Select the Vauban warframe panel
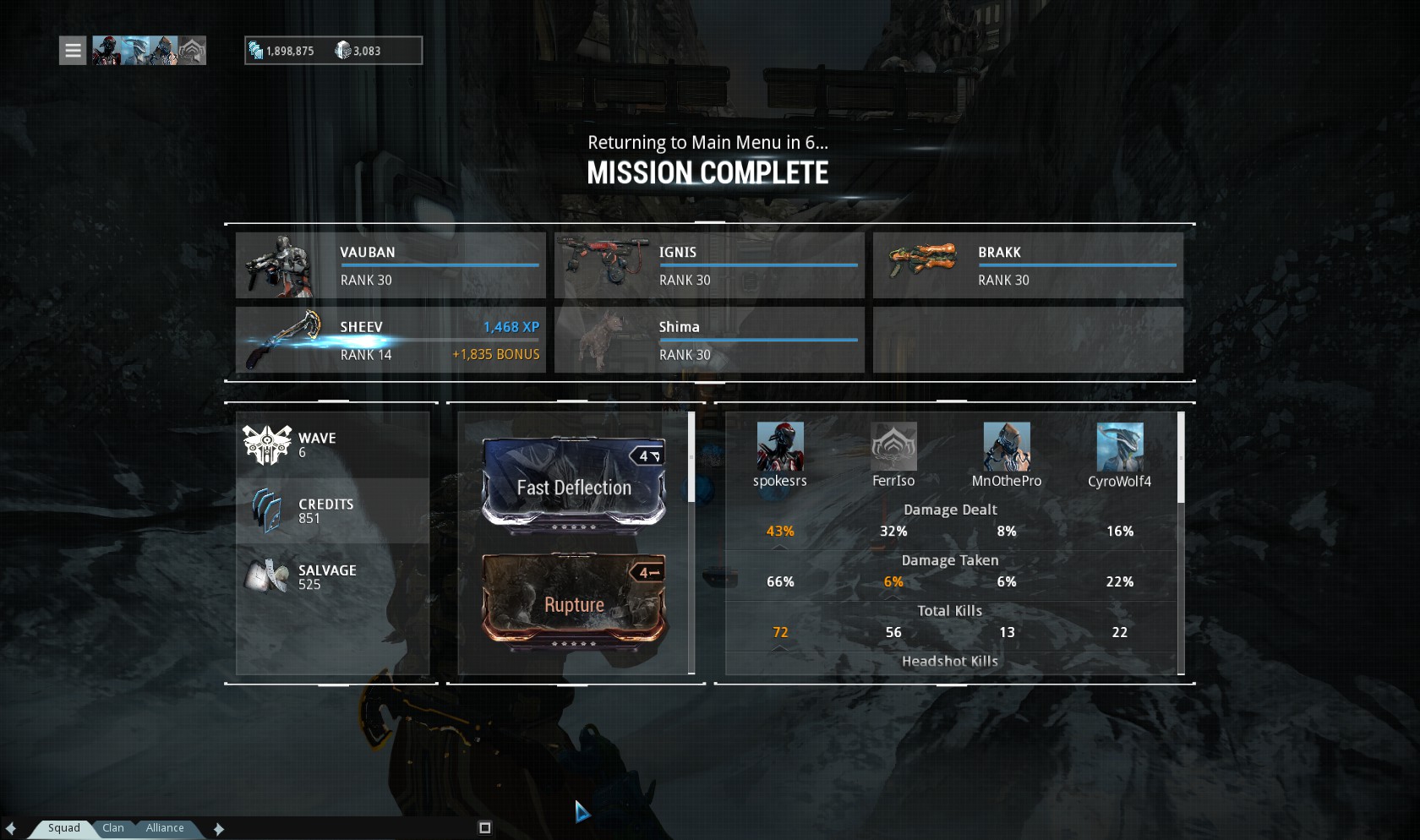This screenshot has height=840, width=1420. (390, 265)
